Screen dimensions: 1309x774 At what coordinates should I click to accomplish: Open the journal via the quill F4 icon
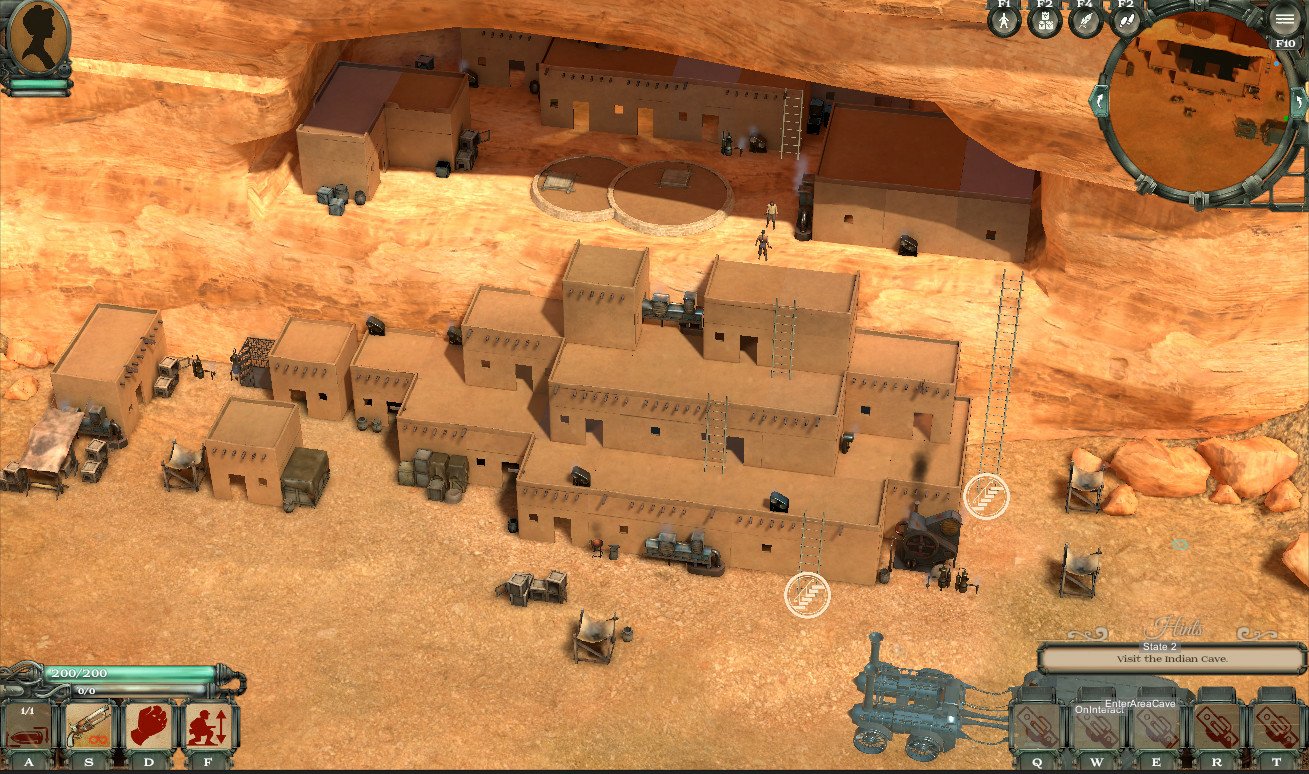click(1085, 20)
